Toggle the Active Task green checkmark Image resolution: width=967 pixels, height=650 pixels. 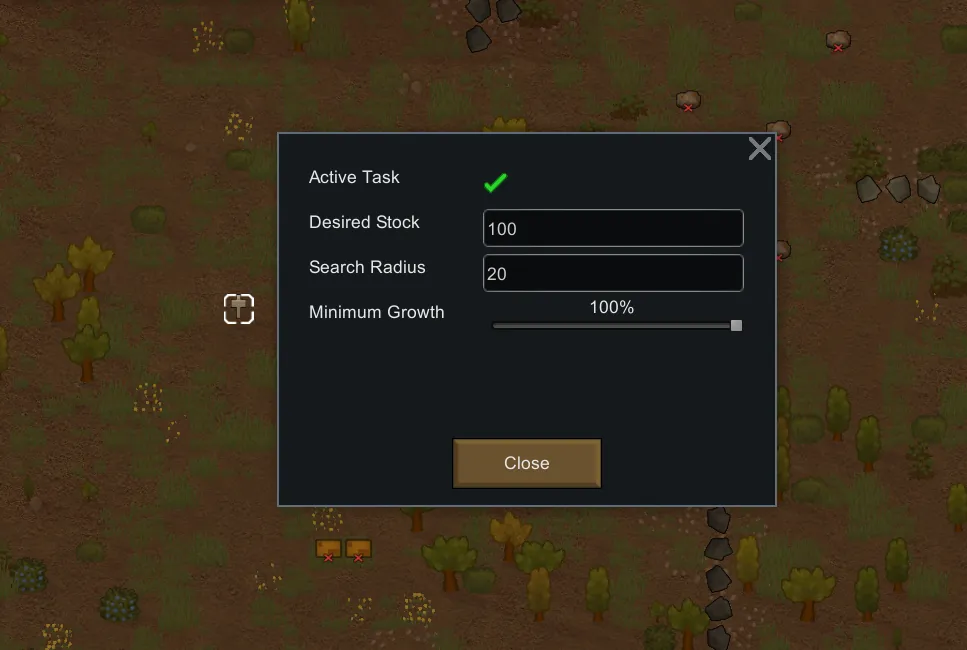(x=495, y=182)
